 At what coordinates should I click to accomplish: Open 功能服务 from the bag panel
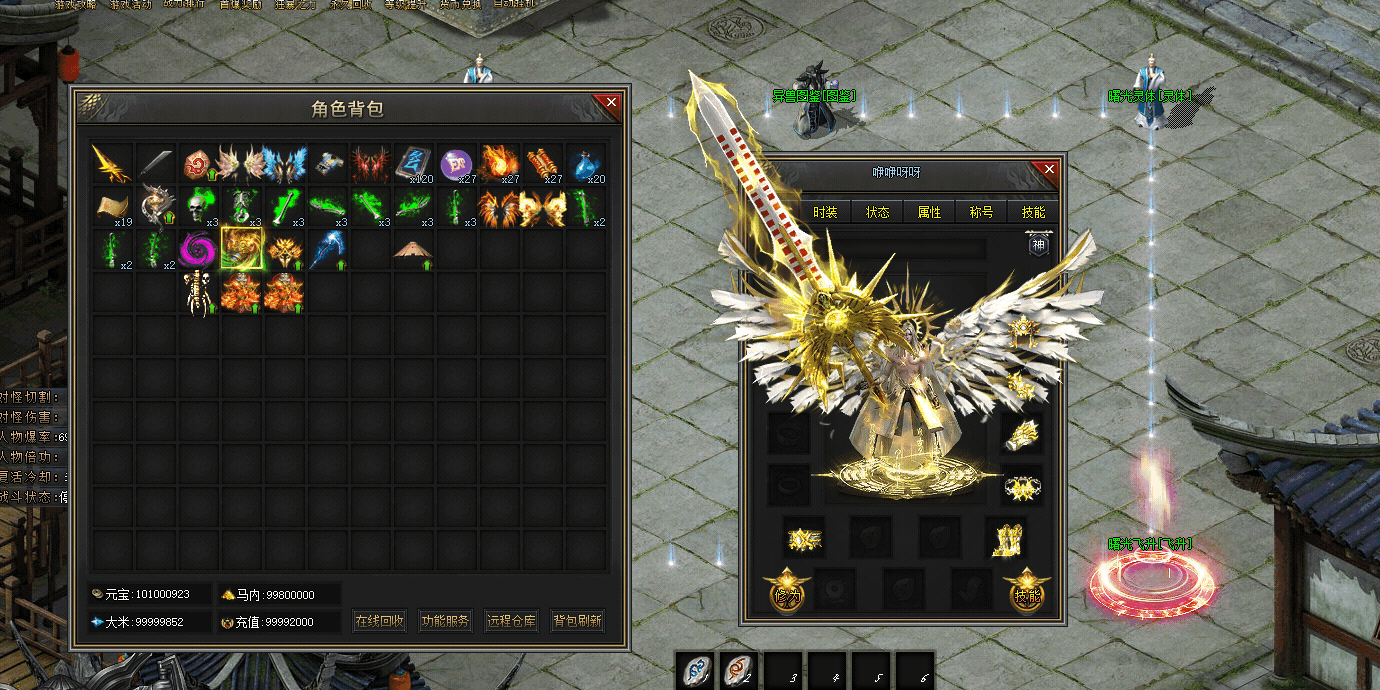(x=445, y=621)
